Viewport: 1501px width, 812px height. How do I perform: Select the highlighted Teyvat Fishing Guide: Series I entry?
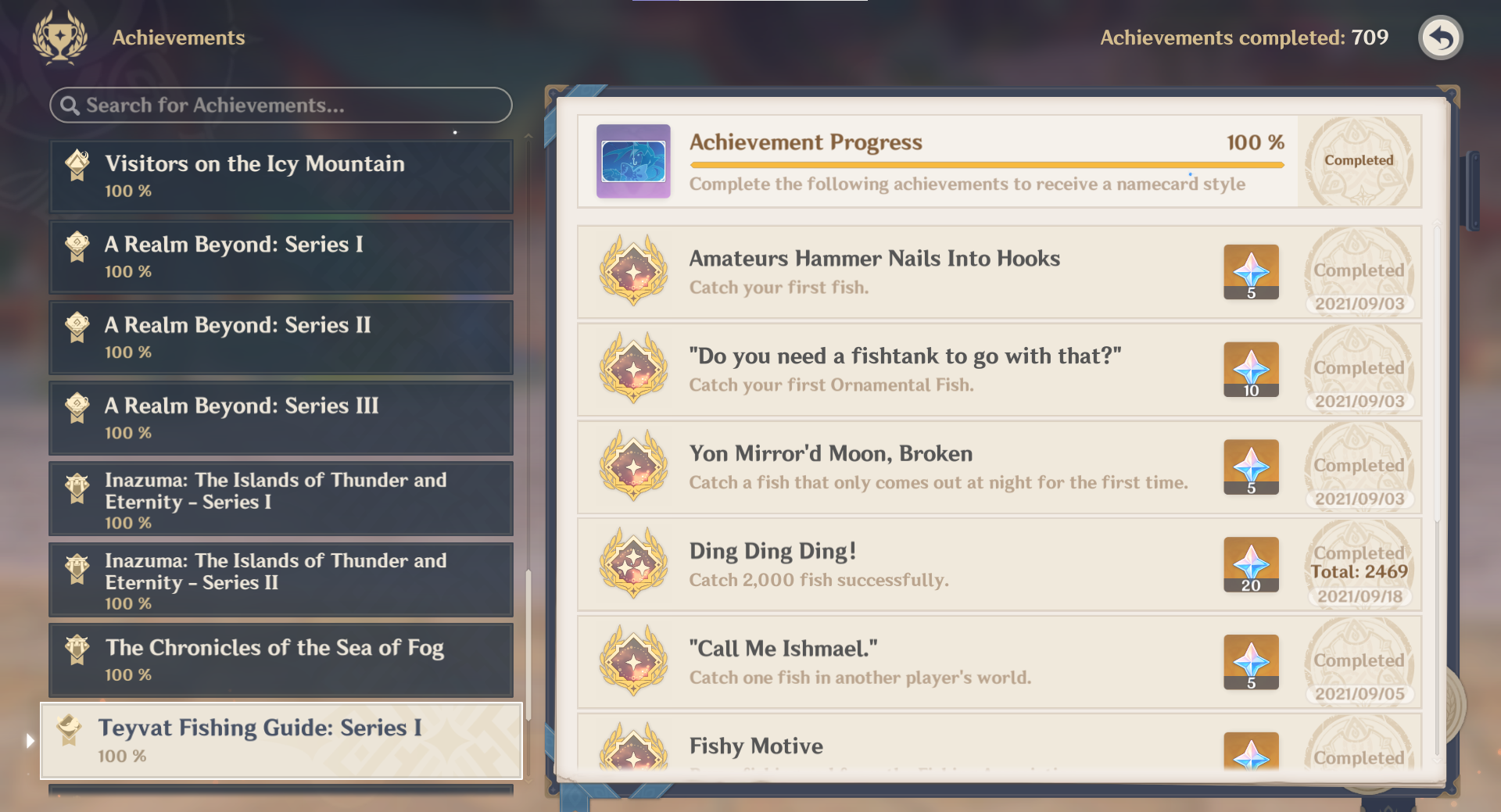pyautogui.click(x=281, y=739)
